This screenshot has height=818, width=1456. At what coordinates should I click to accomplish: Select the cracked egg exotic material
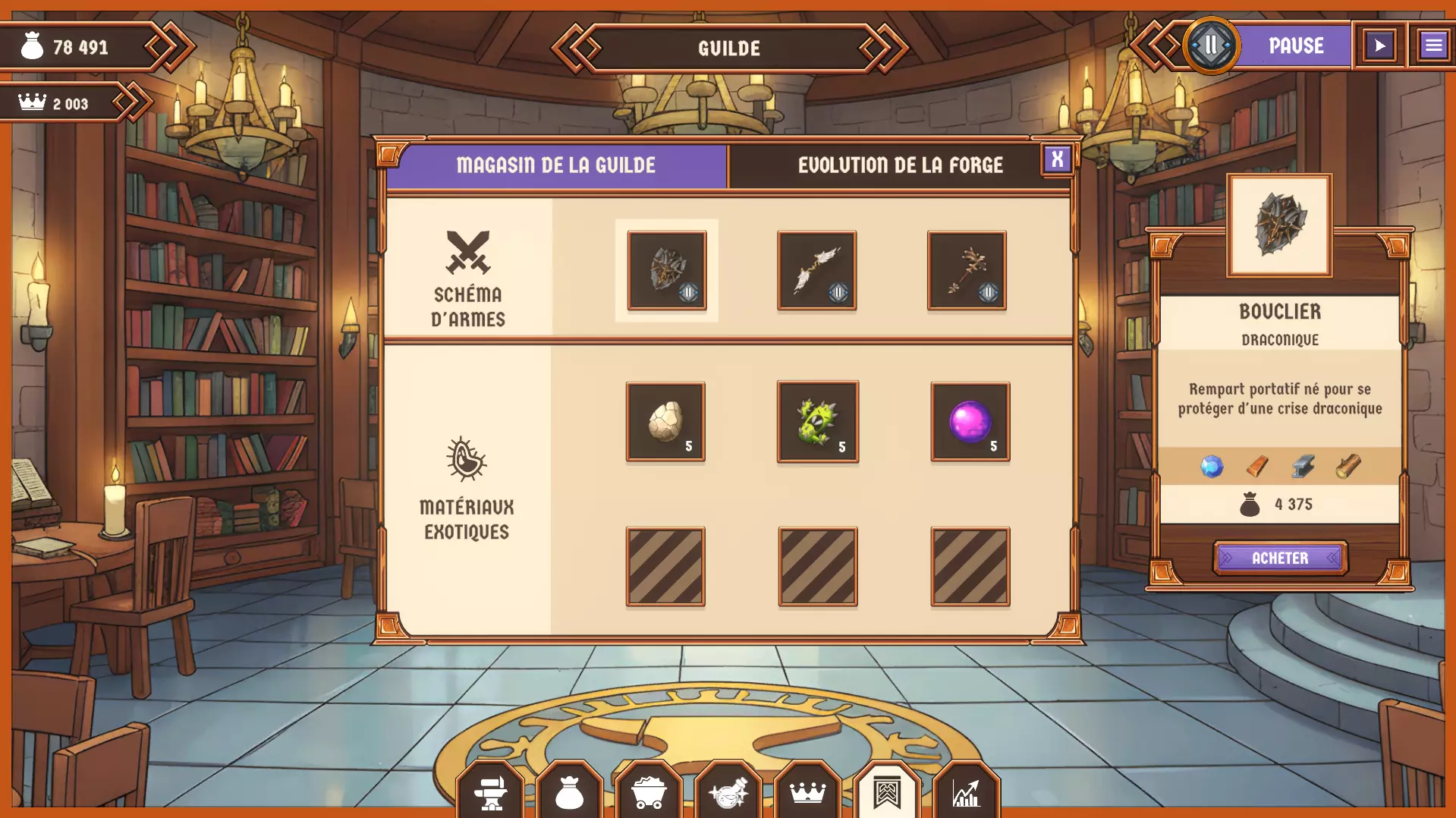(x=665, y=422)
